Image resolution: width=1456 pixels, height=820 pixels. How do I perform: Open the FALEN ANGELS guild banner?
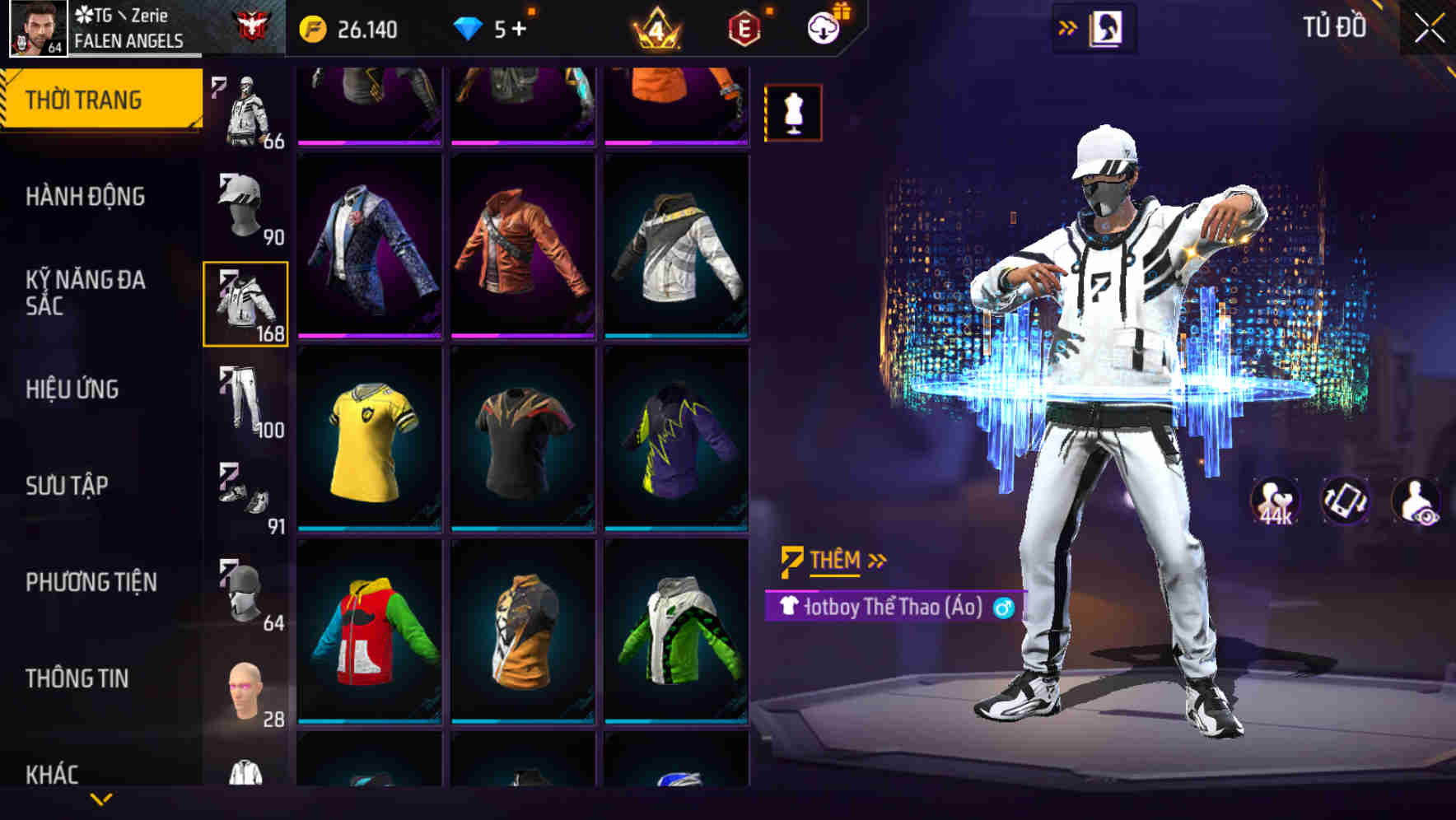click(128, 38)
